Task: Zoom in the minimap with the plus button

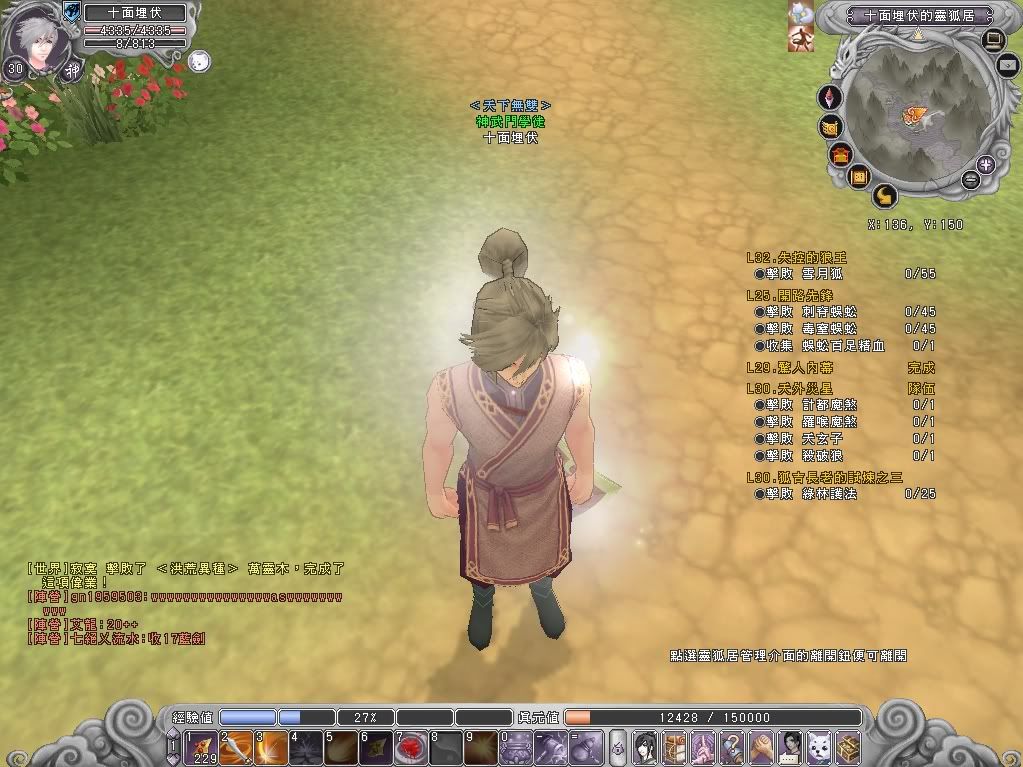Action: point(986,165)
